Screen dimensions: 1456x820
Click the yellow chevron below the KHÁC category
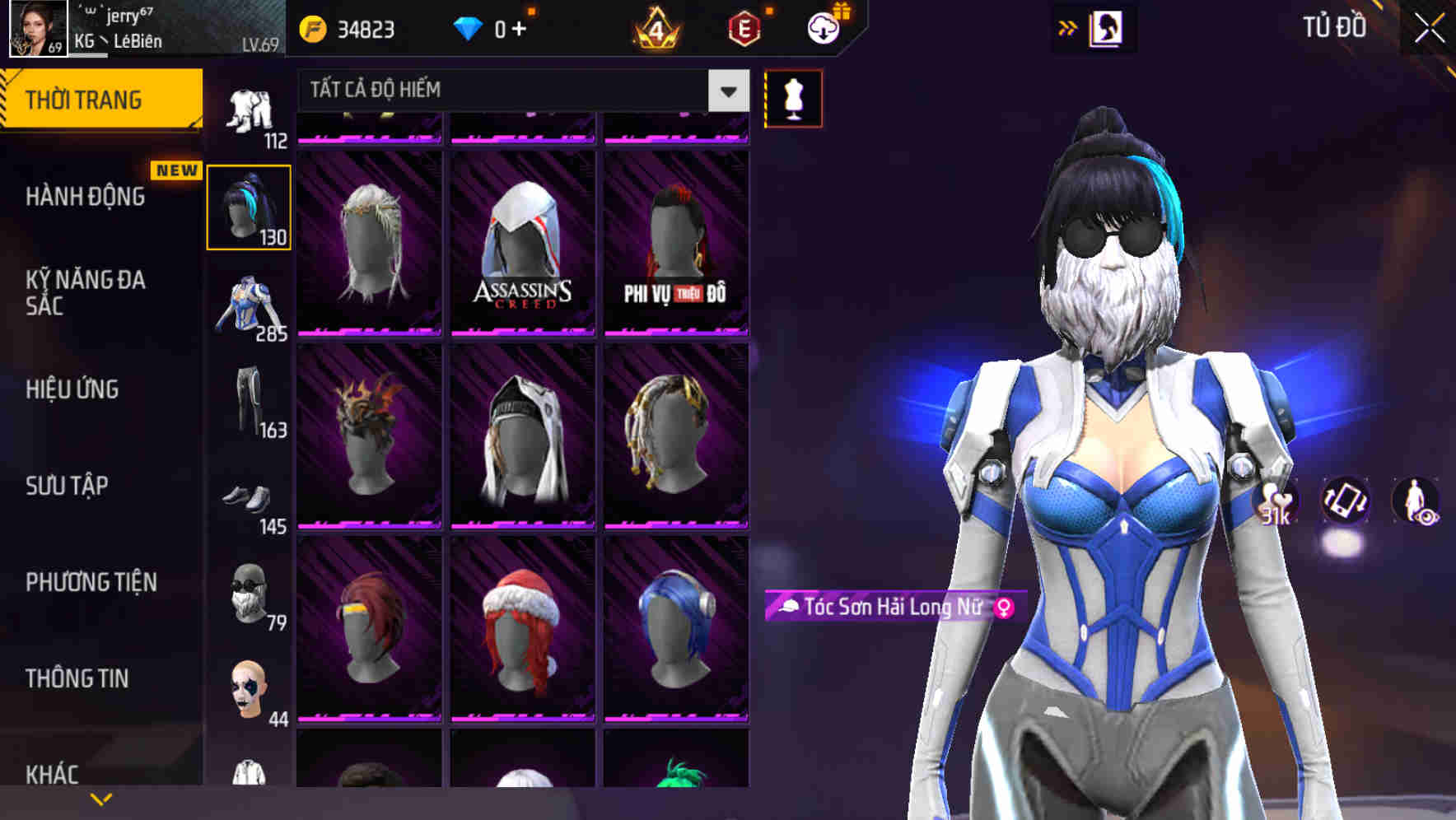coord(101,797)
